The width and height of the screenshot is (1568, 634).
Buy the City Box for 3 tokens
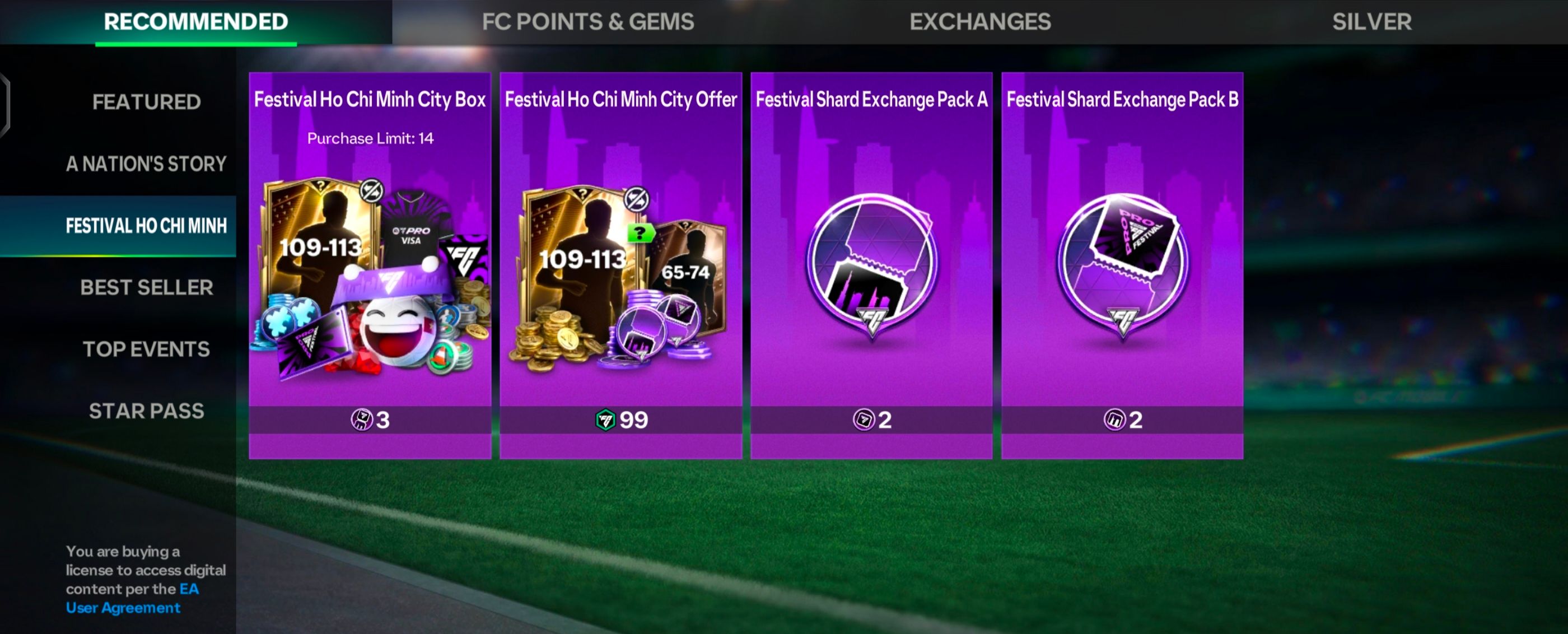pos(370,419)
